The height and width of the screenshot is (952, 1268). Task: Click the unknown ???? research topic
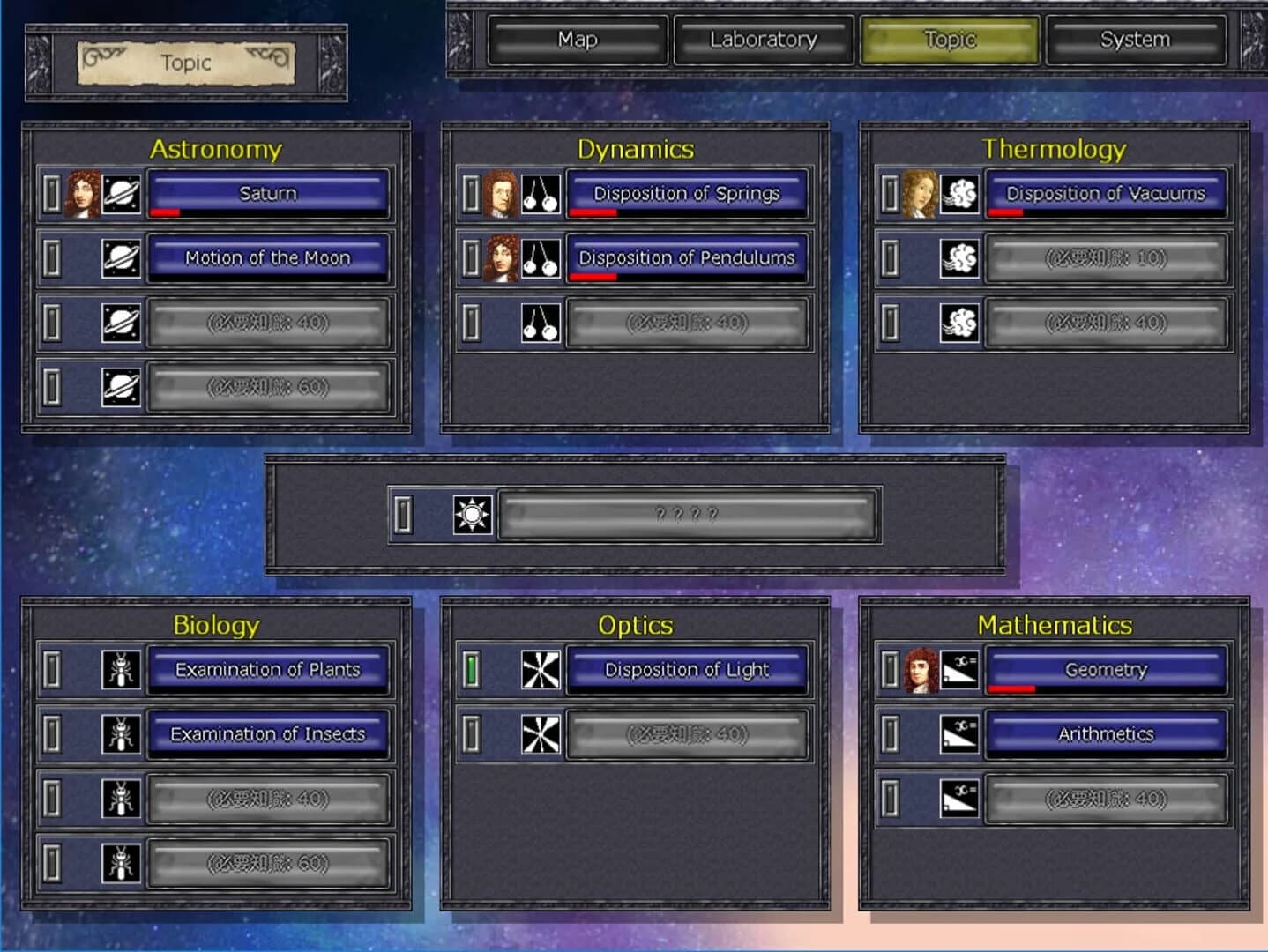684,512
